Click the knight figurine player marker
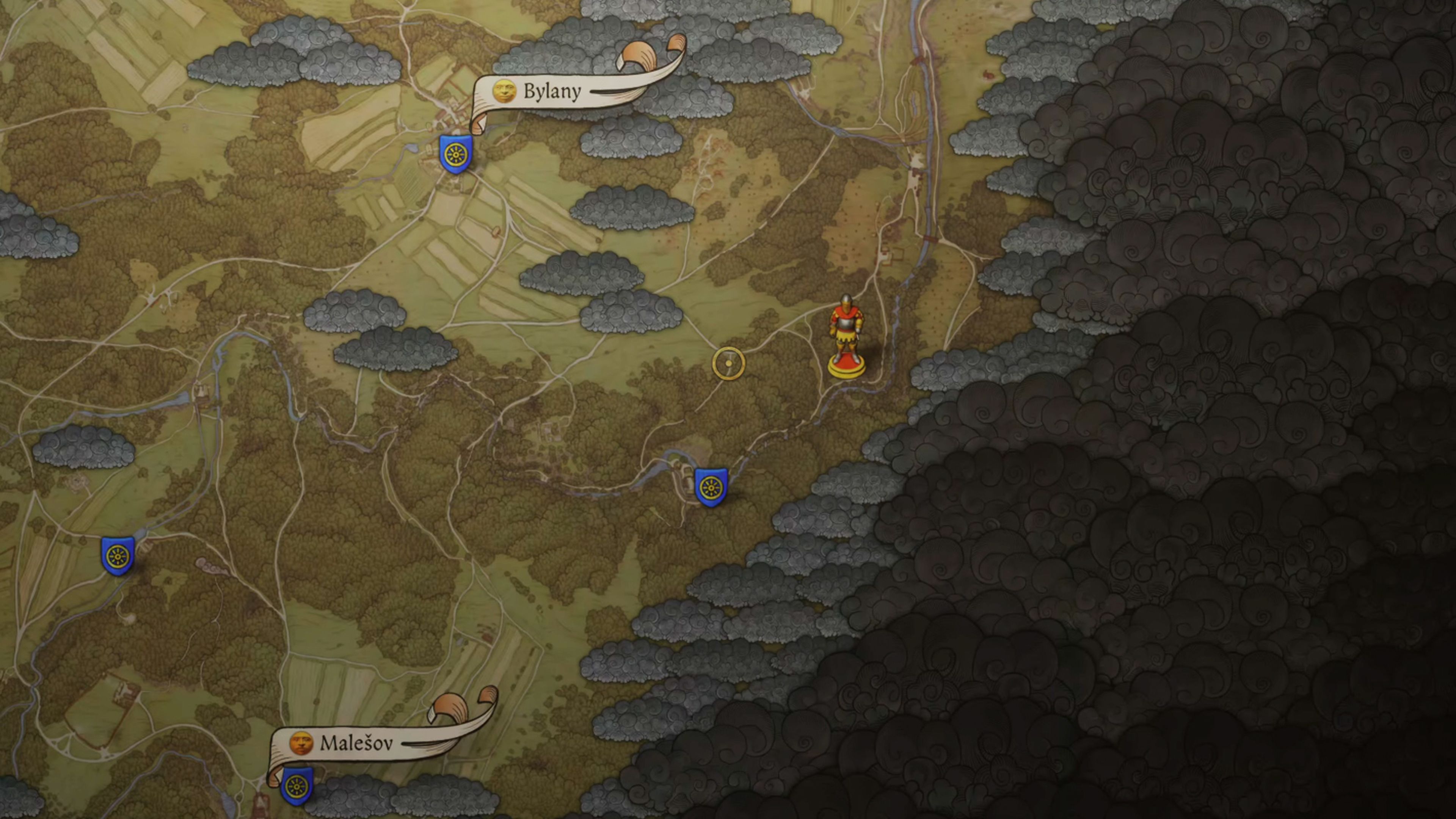1456x819 pixels. click(846, 336)
